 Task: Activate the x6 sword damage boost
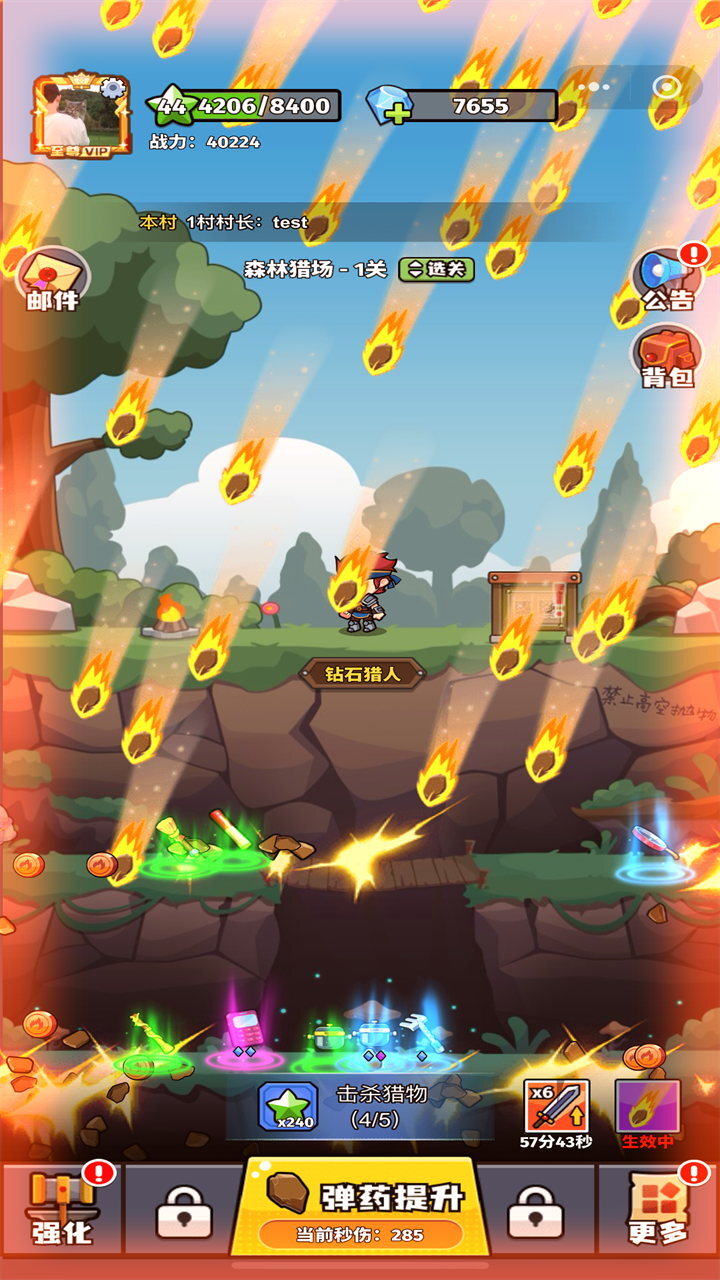(x=556, y=1107)
